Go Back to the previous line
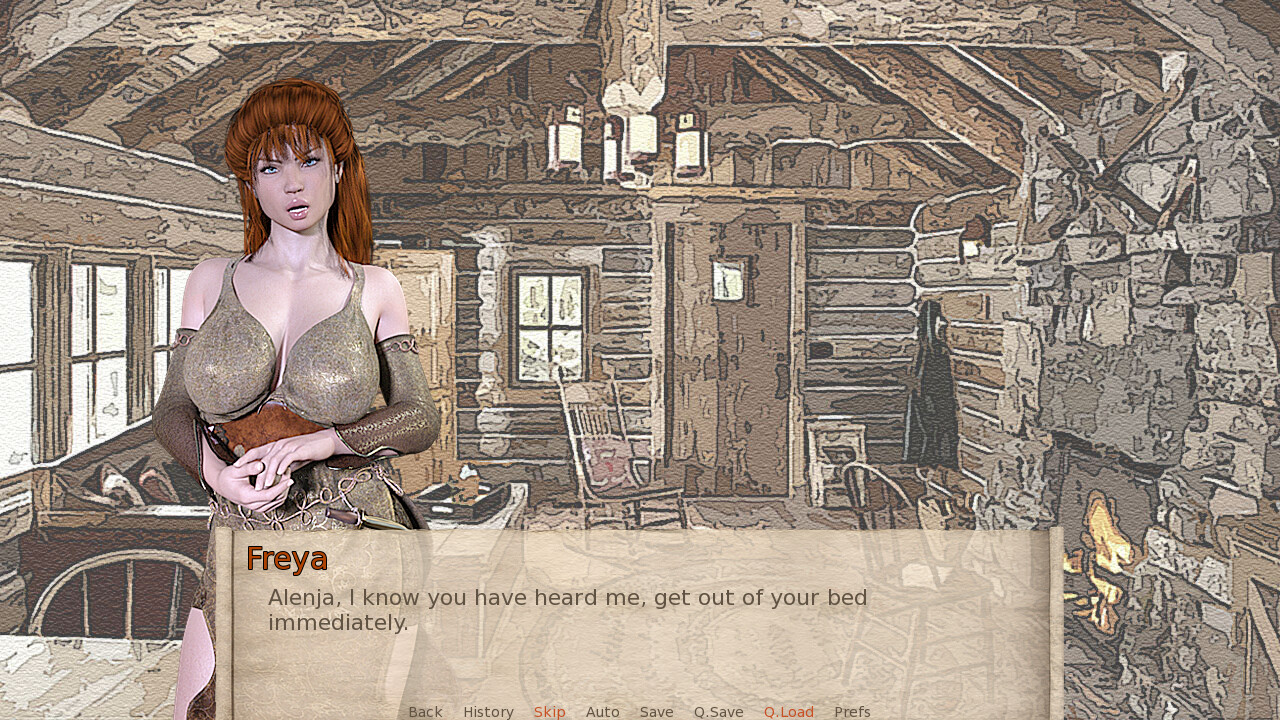 click(x=425, y=712)
